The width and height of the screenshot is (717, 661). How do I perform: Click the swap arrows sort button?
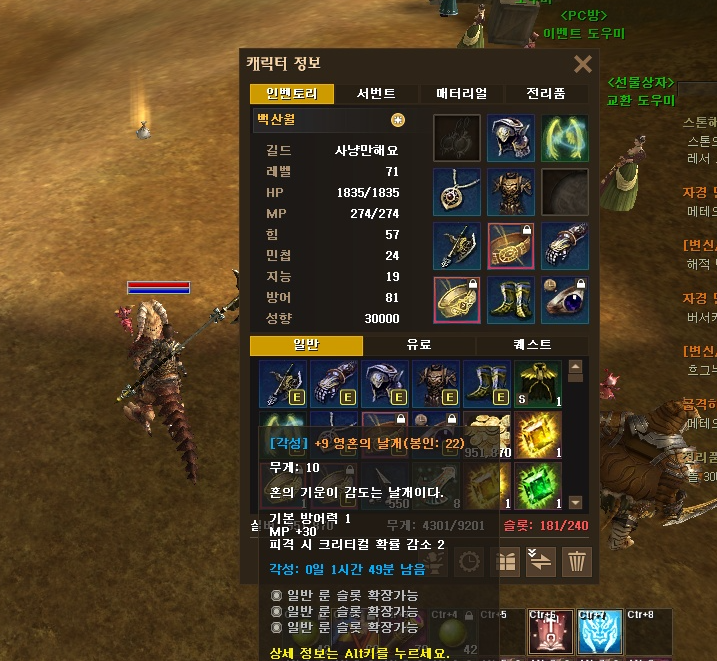(x=542, y=561)
